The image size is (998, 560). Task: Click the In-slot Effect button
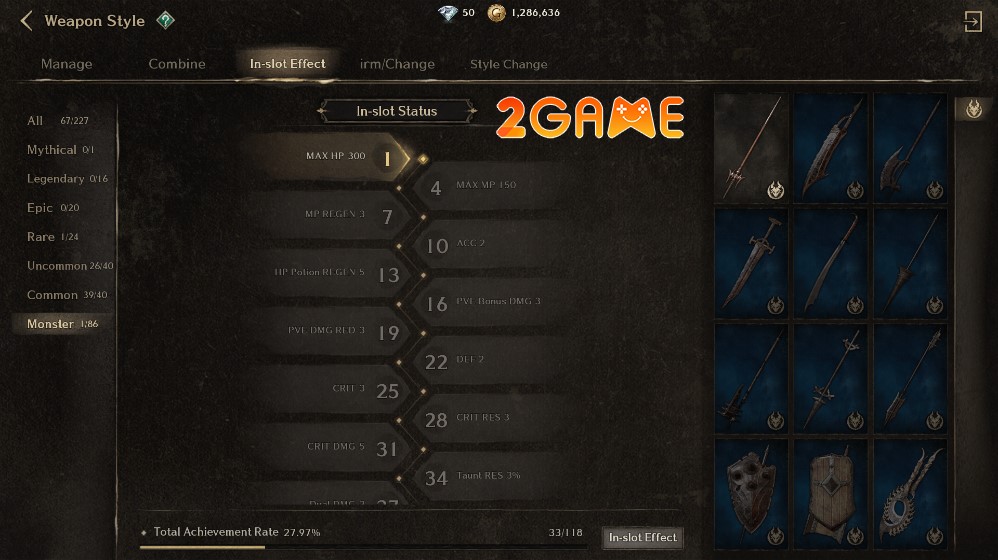pos(643,538)
